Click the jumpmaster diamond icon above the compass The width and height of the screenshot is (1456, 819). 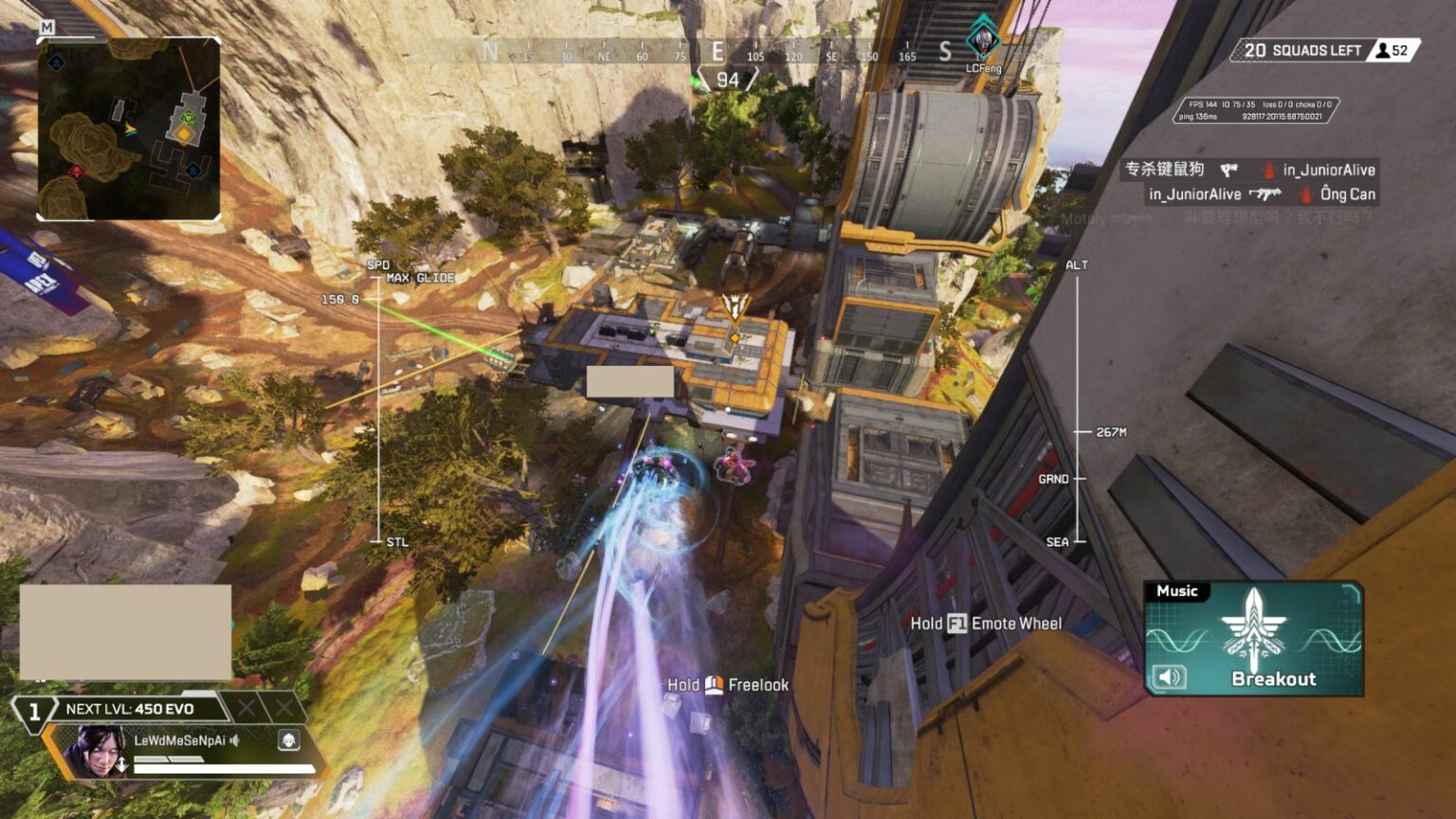tap(984, 40)
